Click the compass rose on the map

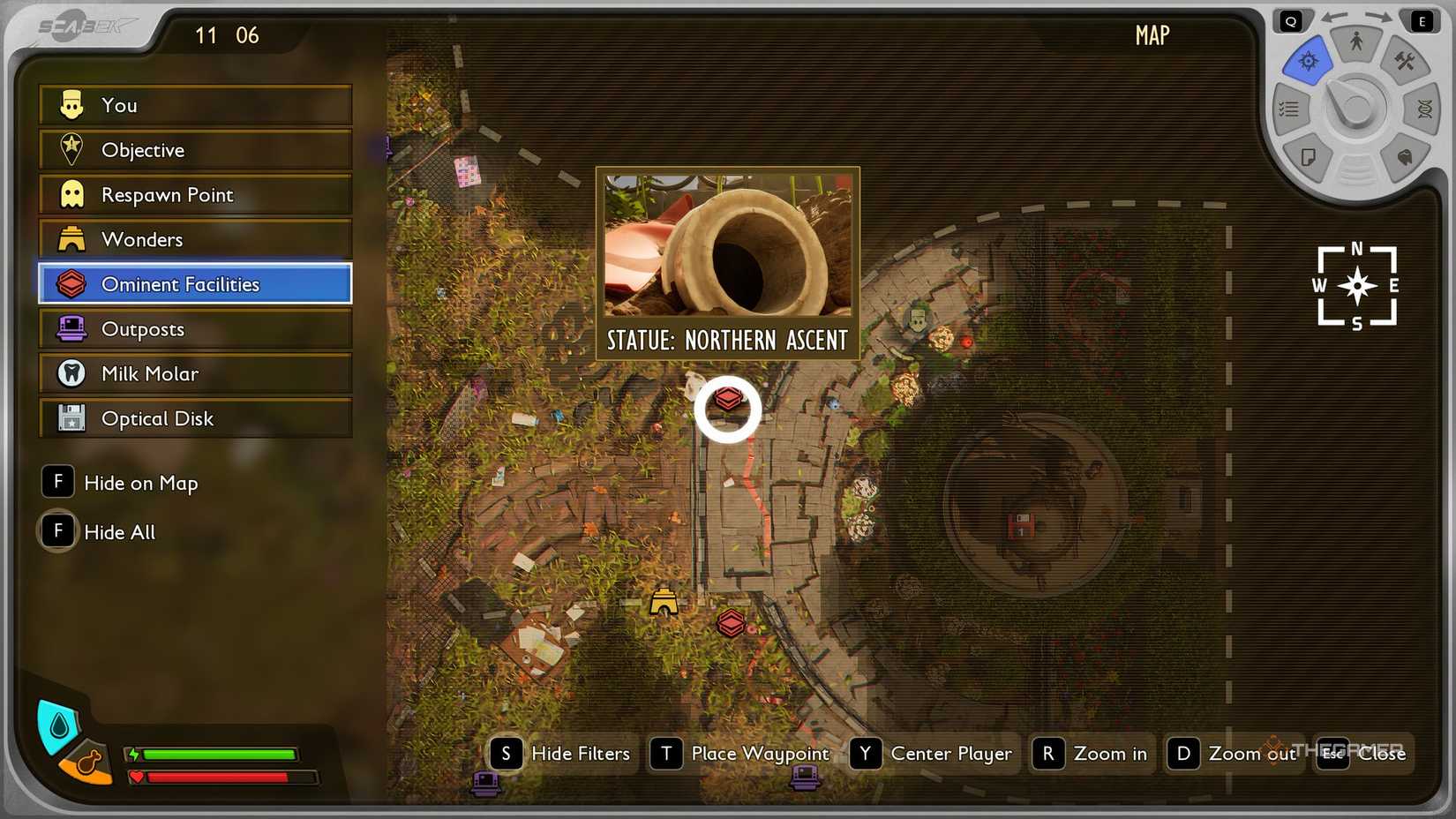pyautogui.click(x=1356, y=286)
